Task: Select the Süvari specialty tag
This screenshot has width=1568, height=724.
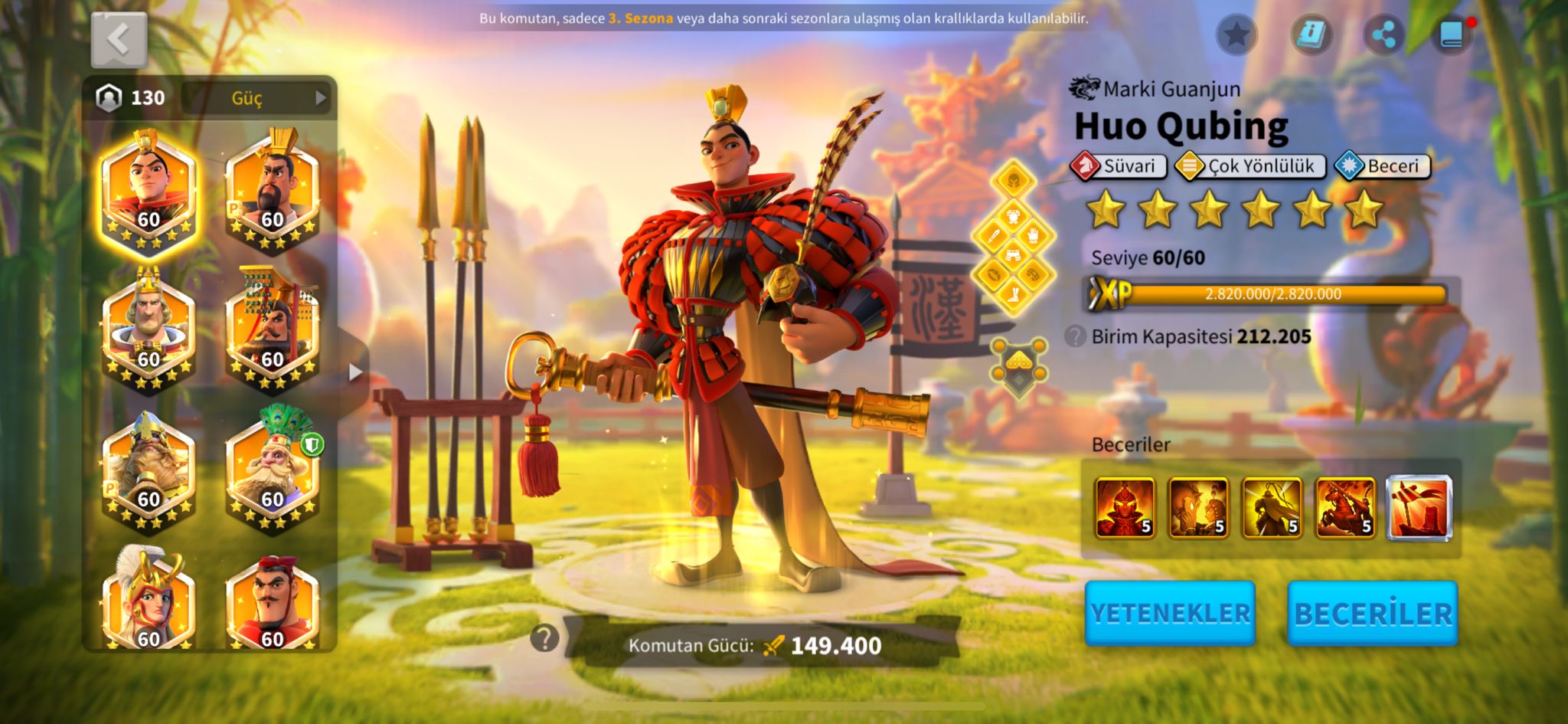Action: [1119, 166]
